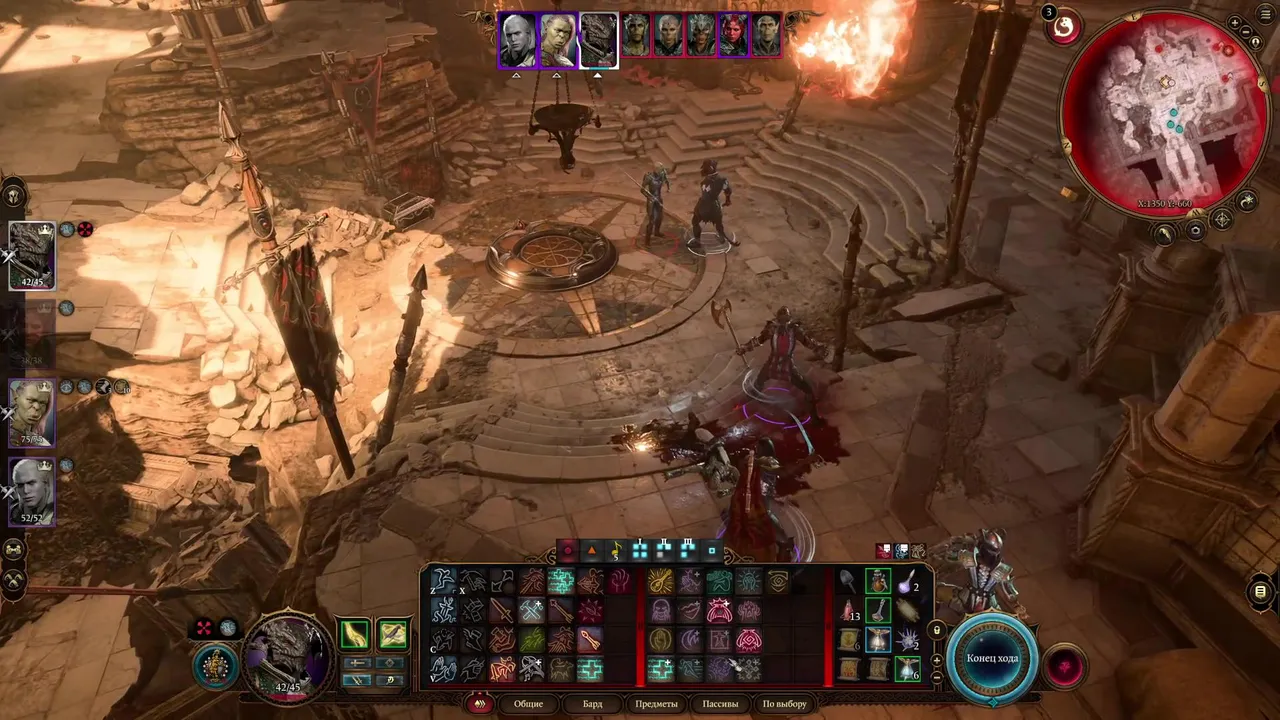The image size is (1280, 720).
Task: Select the bardic inspiration music note resource
Action: [616, 549]
